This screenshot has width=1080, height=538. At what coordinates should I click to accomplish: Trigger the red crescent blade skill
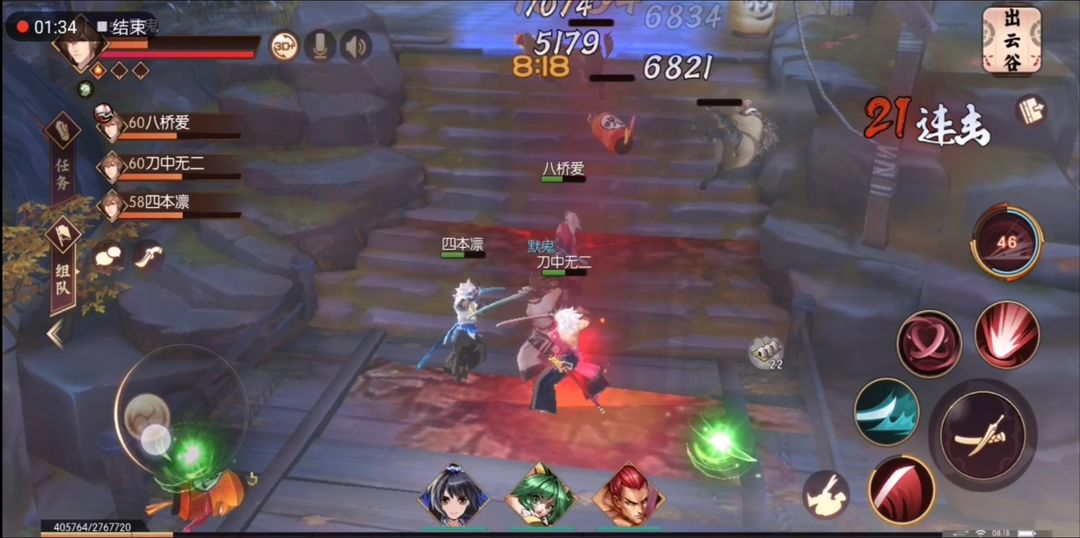(x=901, y=489)
